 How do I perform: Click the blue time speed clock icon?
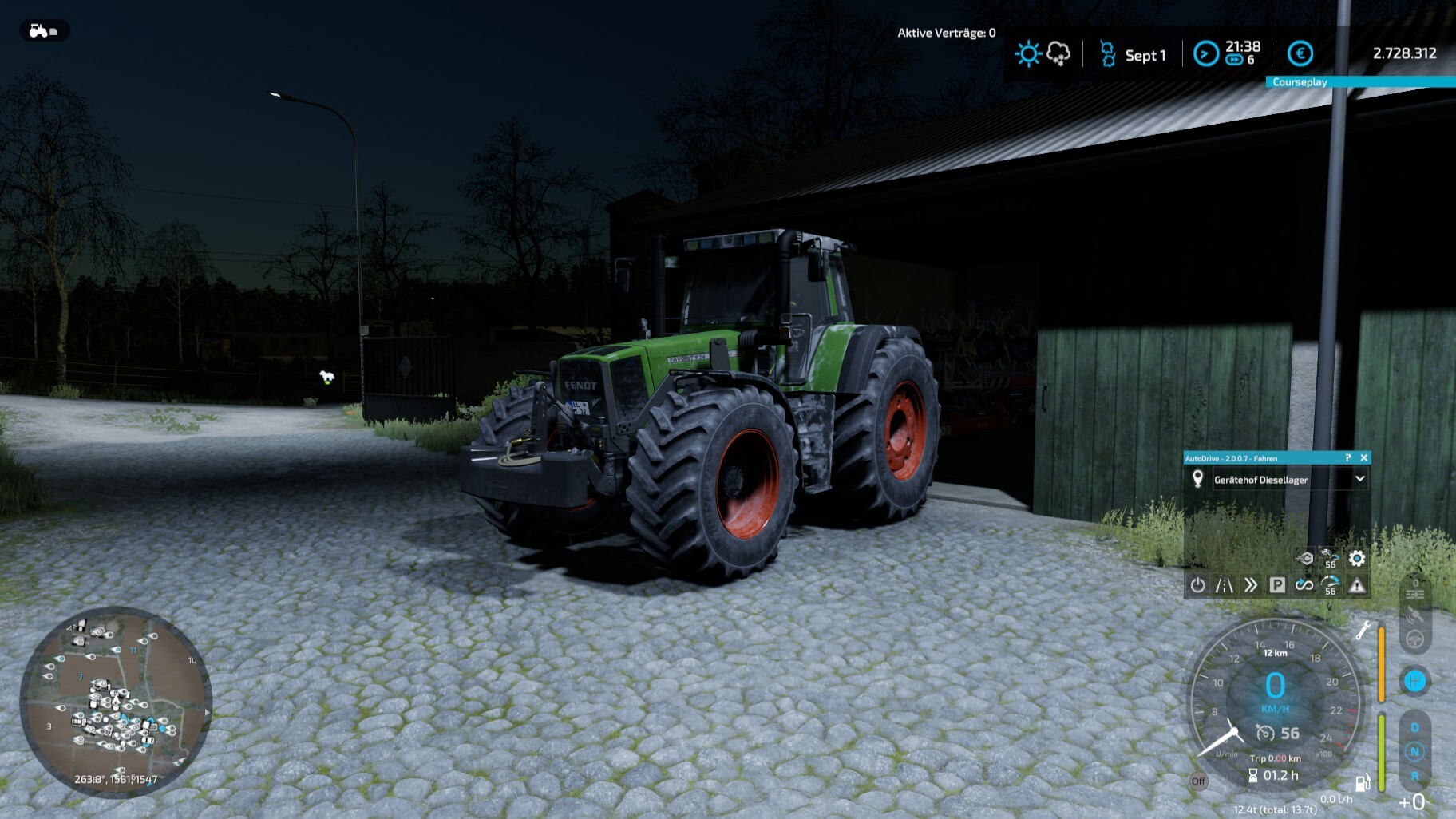click(x=1205, y=53)
